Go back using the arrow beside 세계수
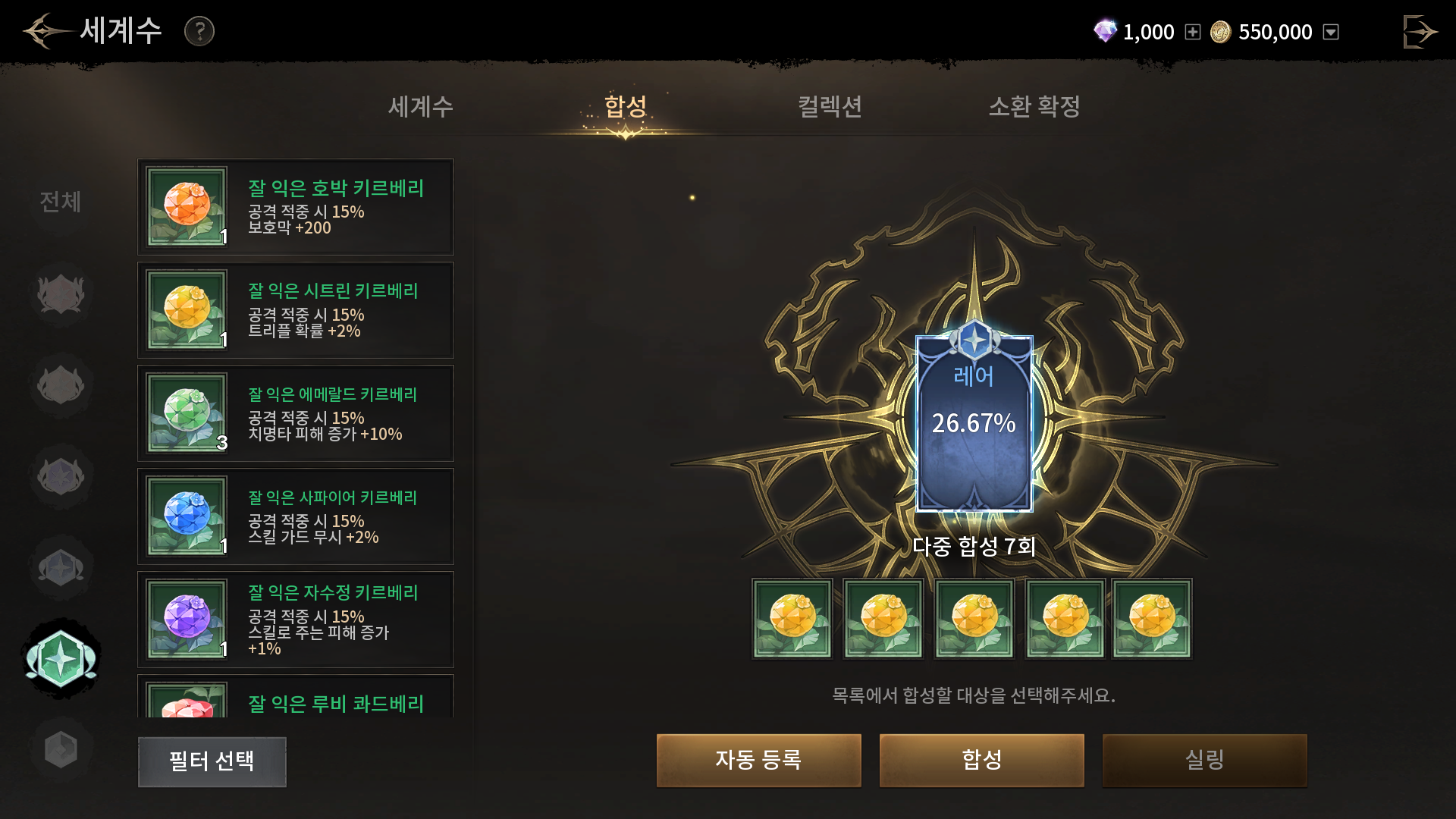The width and height of the screenshot is (1456, 819). (44, 31)
